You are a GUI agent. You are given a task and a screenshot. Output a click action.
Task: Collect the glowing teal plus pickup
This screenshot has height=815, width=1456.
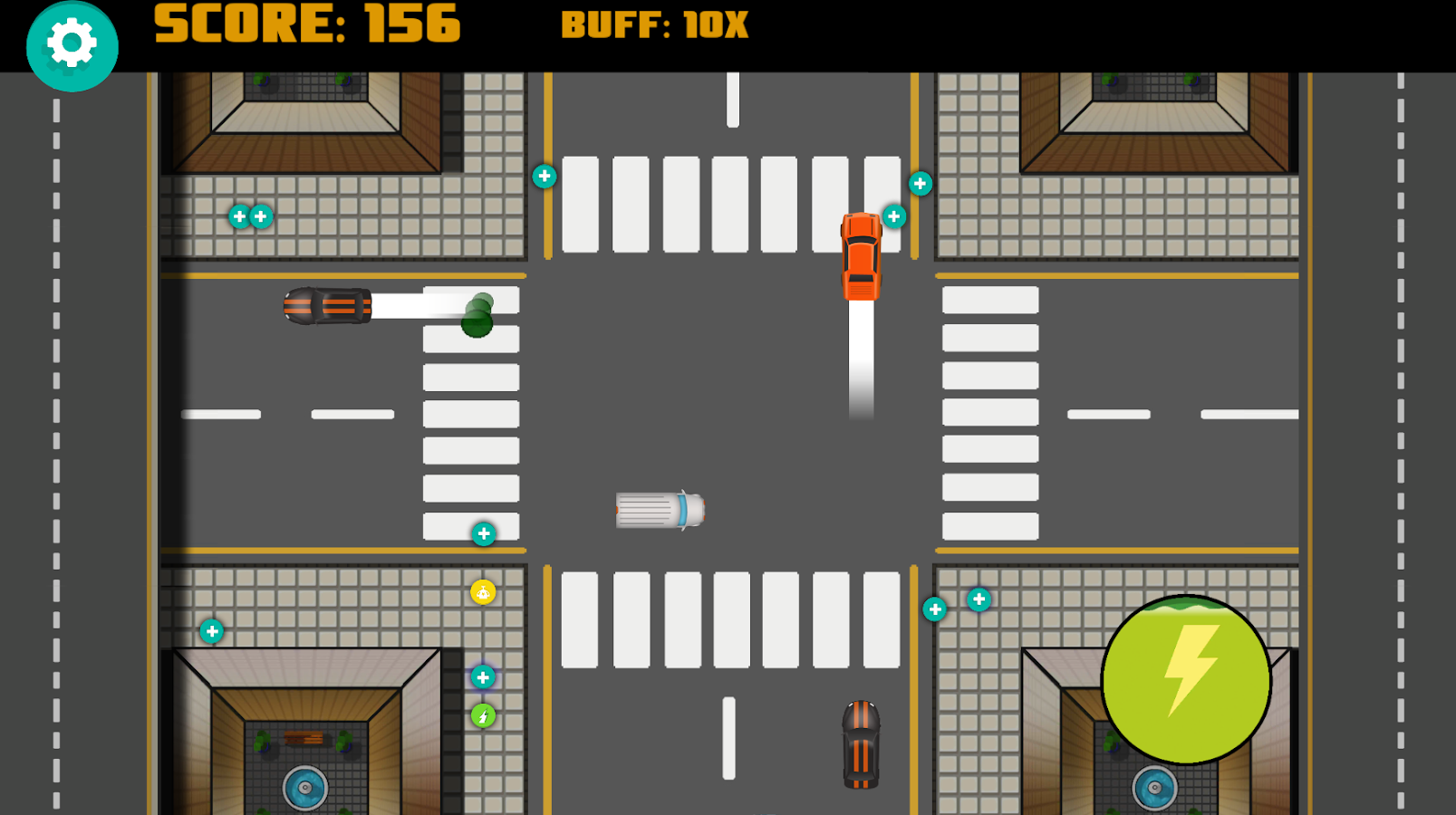(481, 676)
